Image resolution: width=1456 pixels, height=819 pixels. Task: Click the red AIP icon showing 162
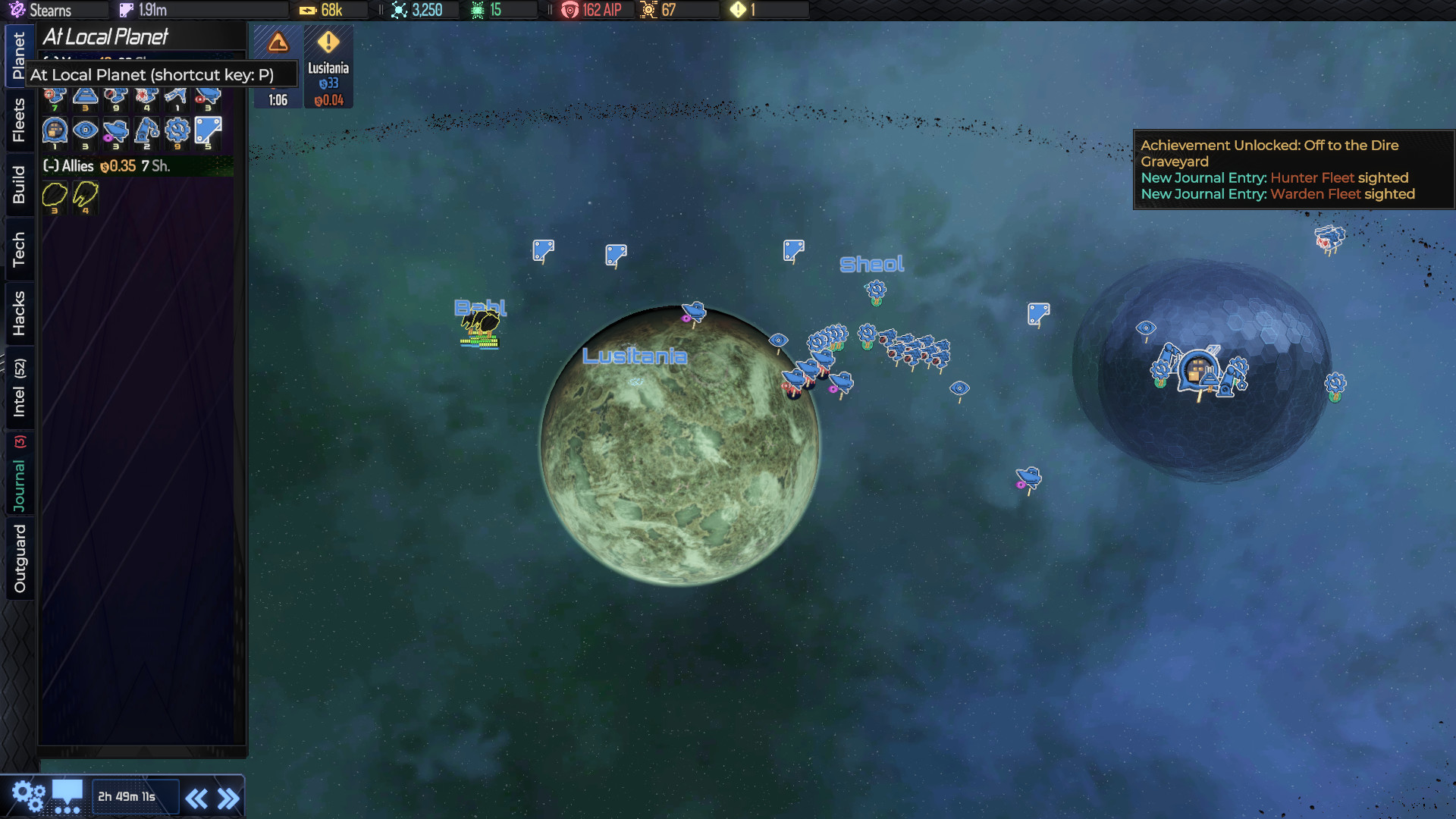pyautogui.click(x=569, y=10)
